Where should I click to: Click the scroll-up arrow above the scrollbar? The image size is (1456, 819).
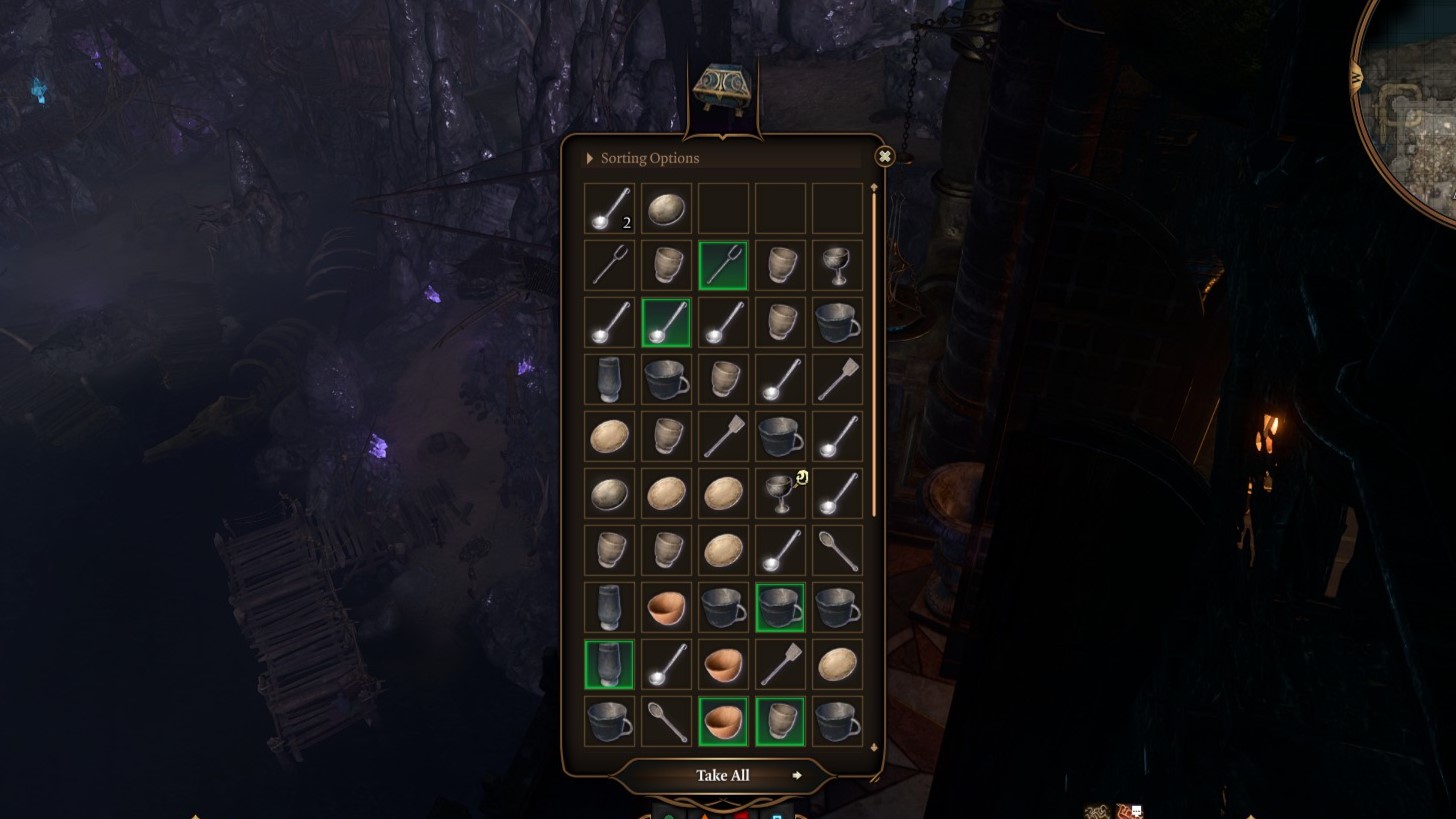pos(873,188)
